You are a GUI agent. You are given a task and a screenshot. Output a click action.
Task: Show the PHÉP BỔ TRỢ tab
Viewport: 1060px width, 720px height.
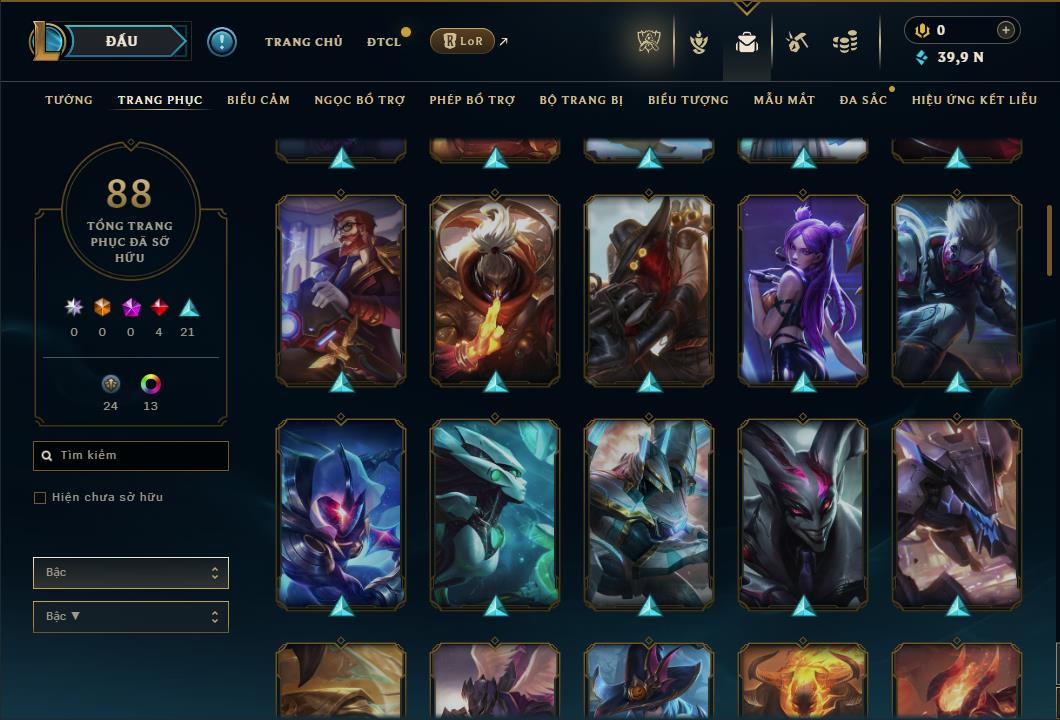coord(472,100)
